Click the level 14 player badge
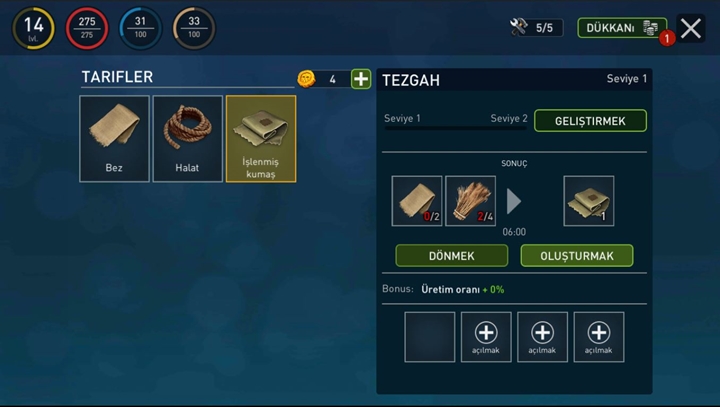The width and height of the screenshot is (720, 407). tap(33, 28)
